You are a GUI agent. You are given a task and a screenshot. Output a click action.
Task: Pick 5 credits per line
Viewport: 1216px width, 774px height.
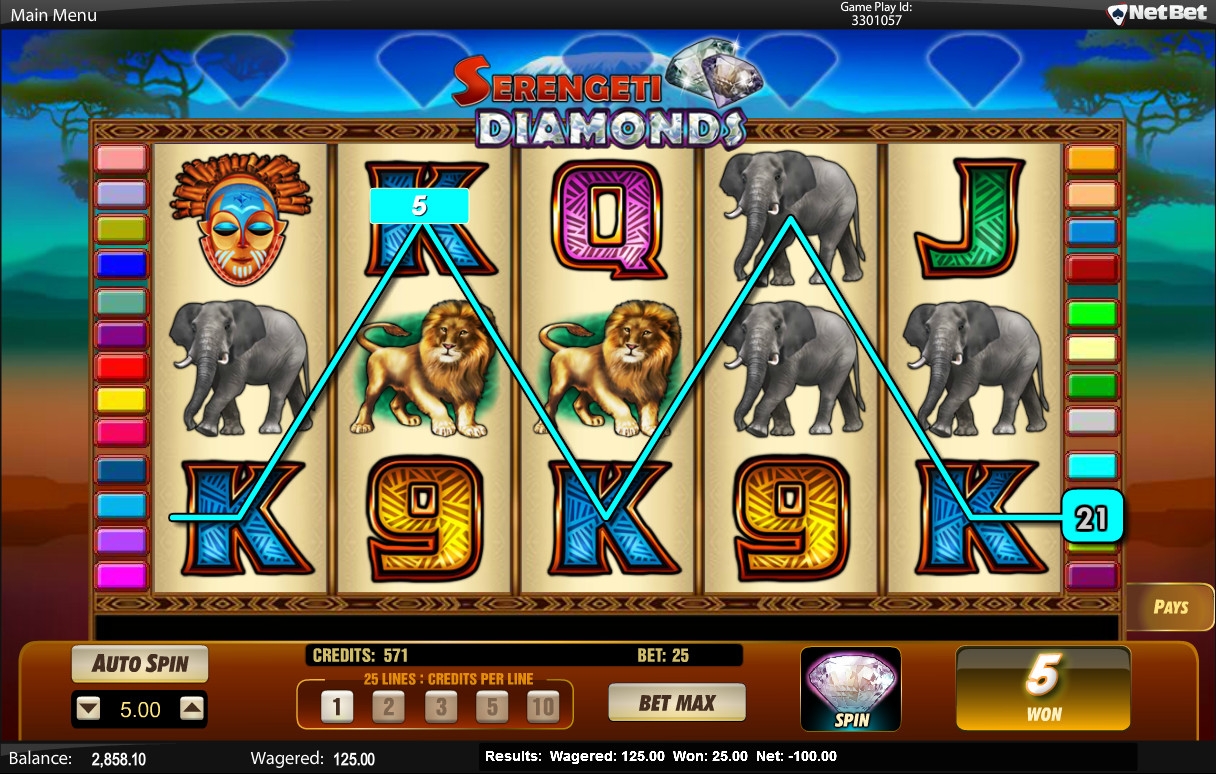tap(492, 707)
